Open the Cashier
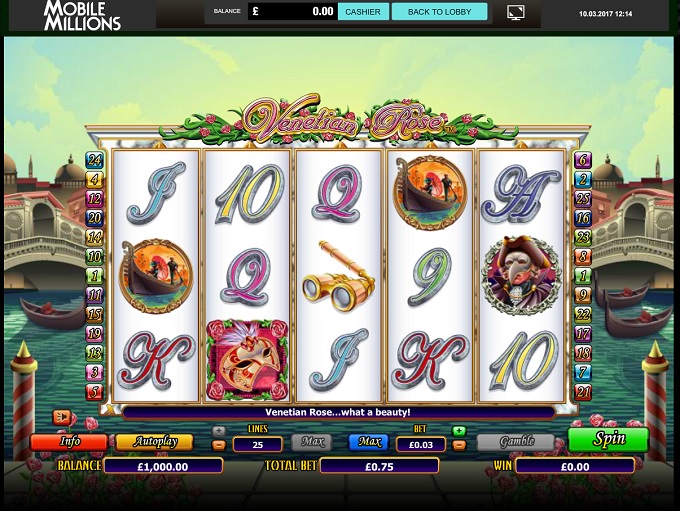 tap(363, 12)
